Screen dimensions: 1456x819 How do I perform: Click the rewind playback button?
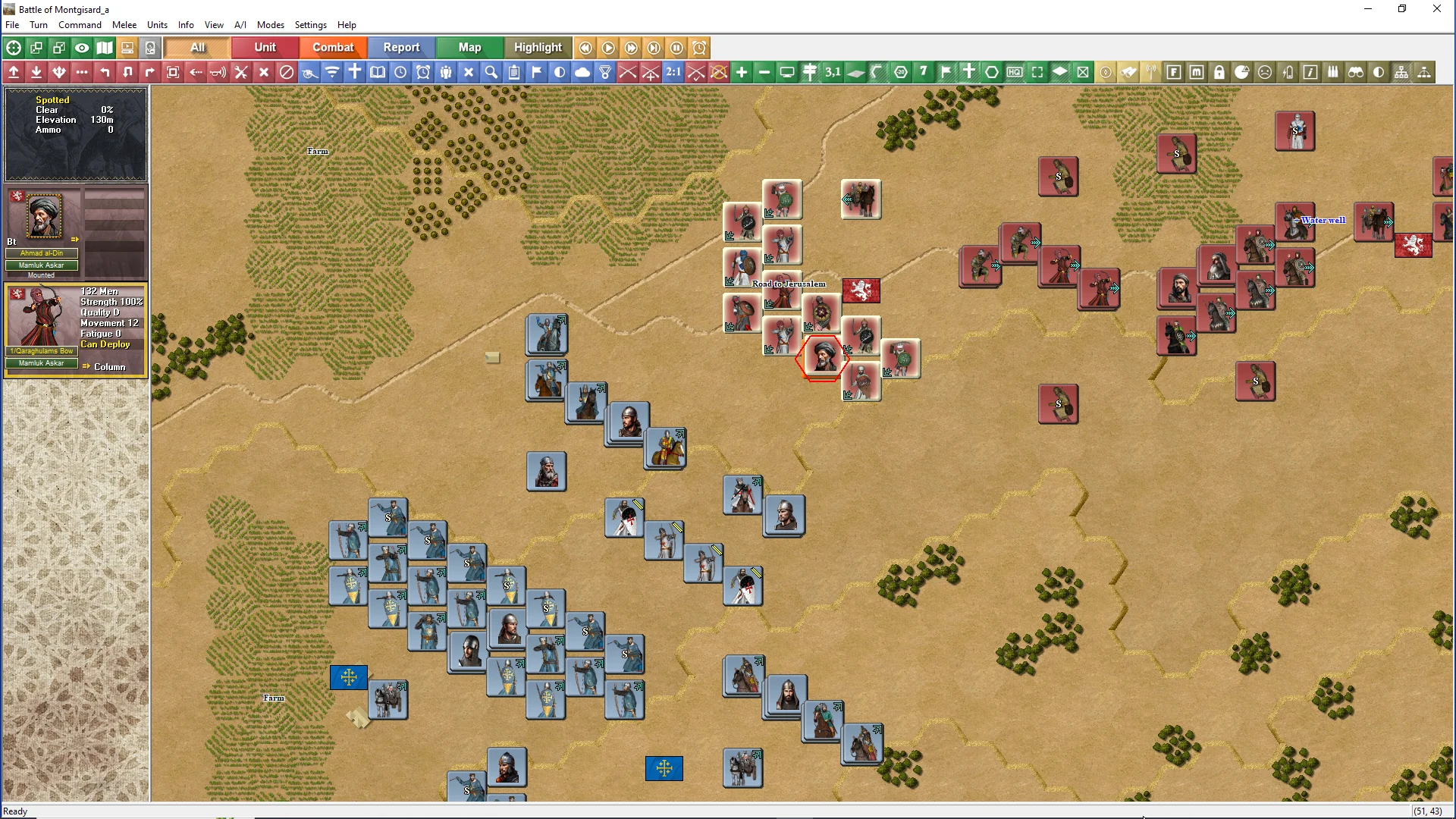coord(585,48)
